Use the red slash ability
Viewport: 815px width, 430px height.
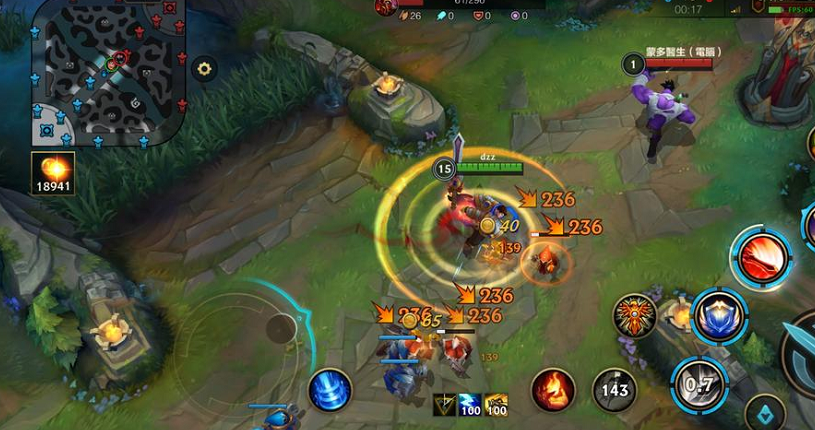(x=762, y=257)
